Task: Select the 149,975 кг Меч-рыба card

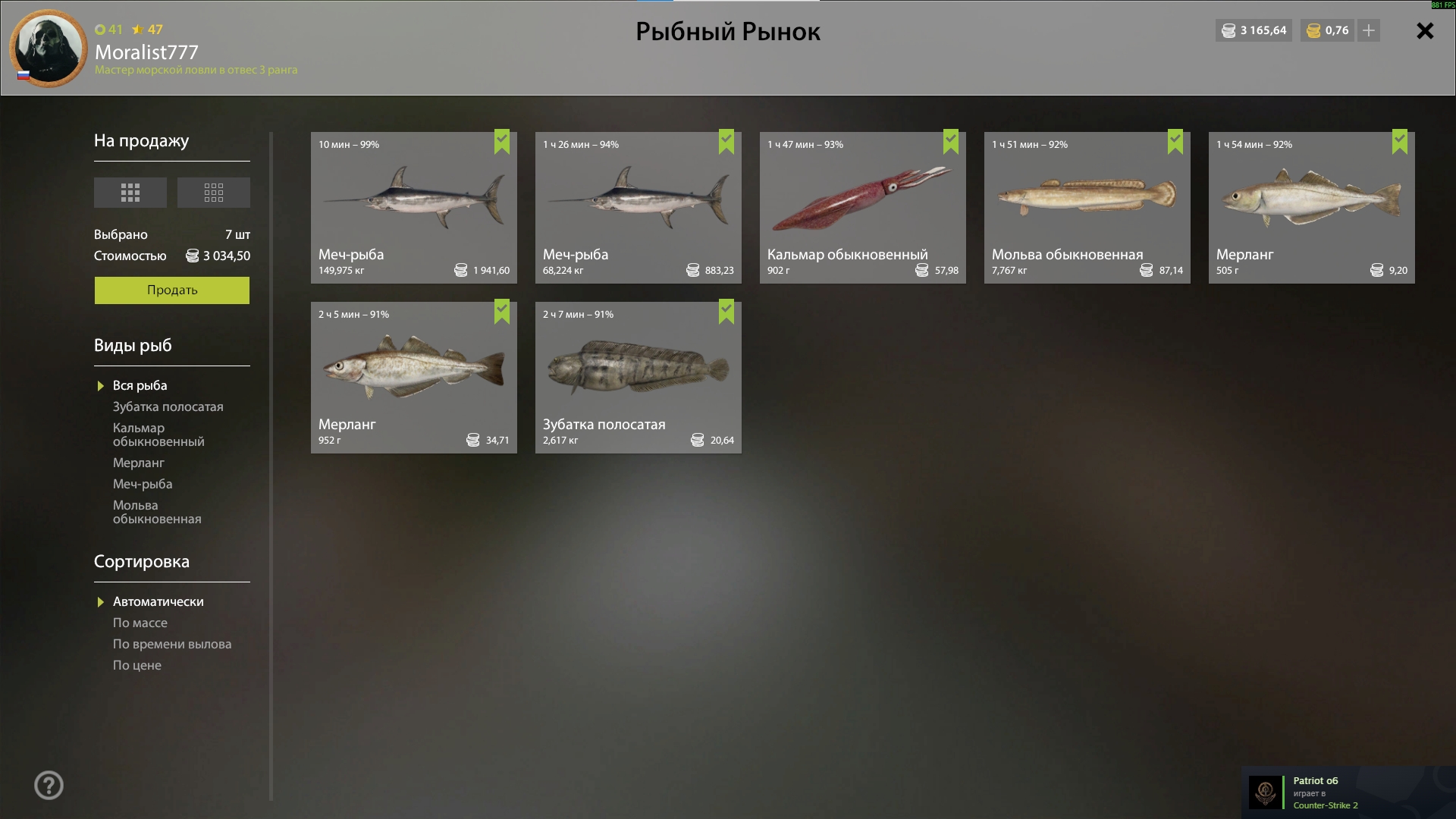Action: point(413,208)
